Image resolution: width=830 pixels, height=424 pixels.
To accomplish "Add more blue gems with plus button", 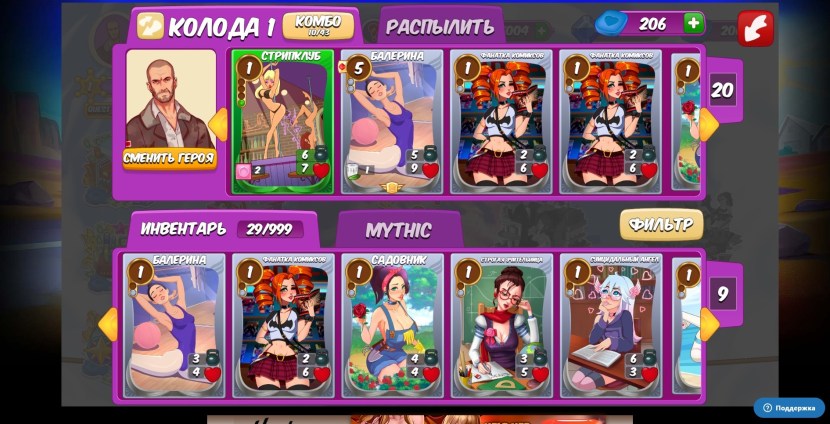I will (693, 23).
